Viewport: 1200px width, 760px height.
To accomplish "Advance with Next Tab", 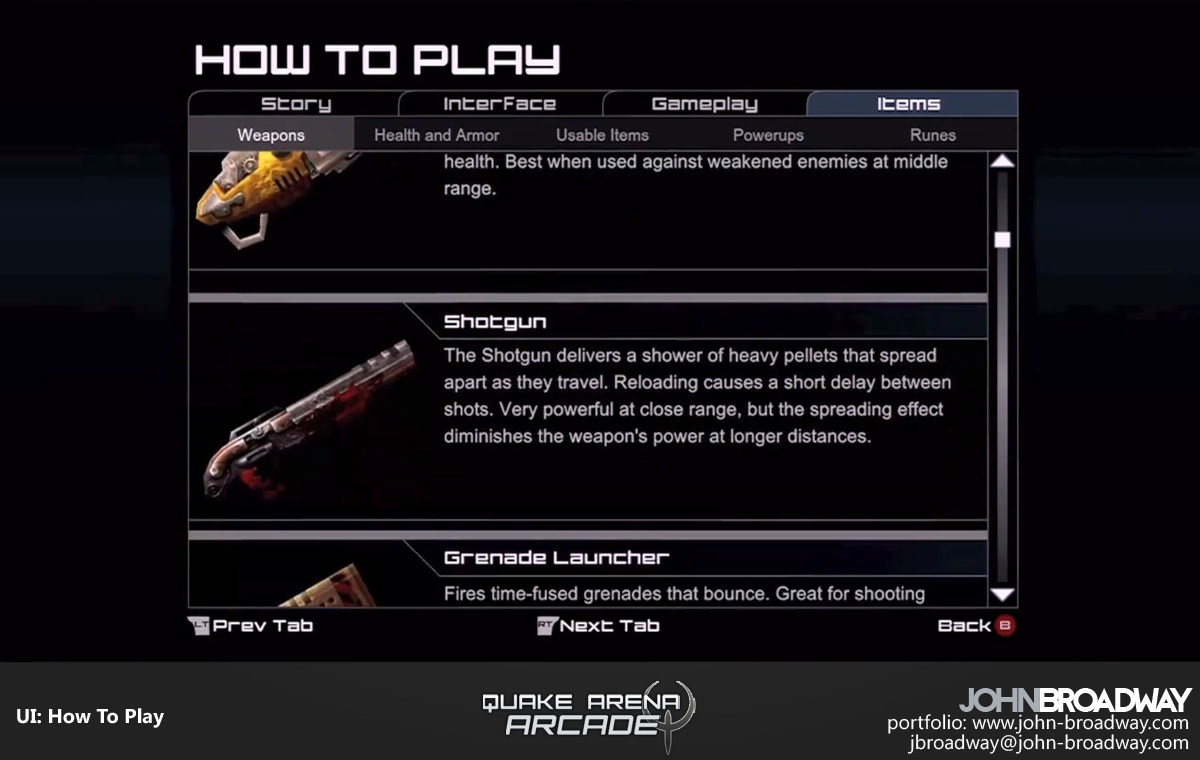I will (598, 626).
